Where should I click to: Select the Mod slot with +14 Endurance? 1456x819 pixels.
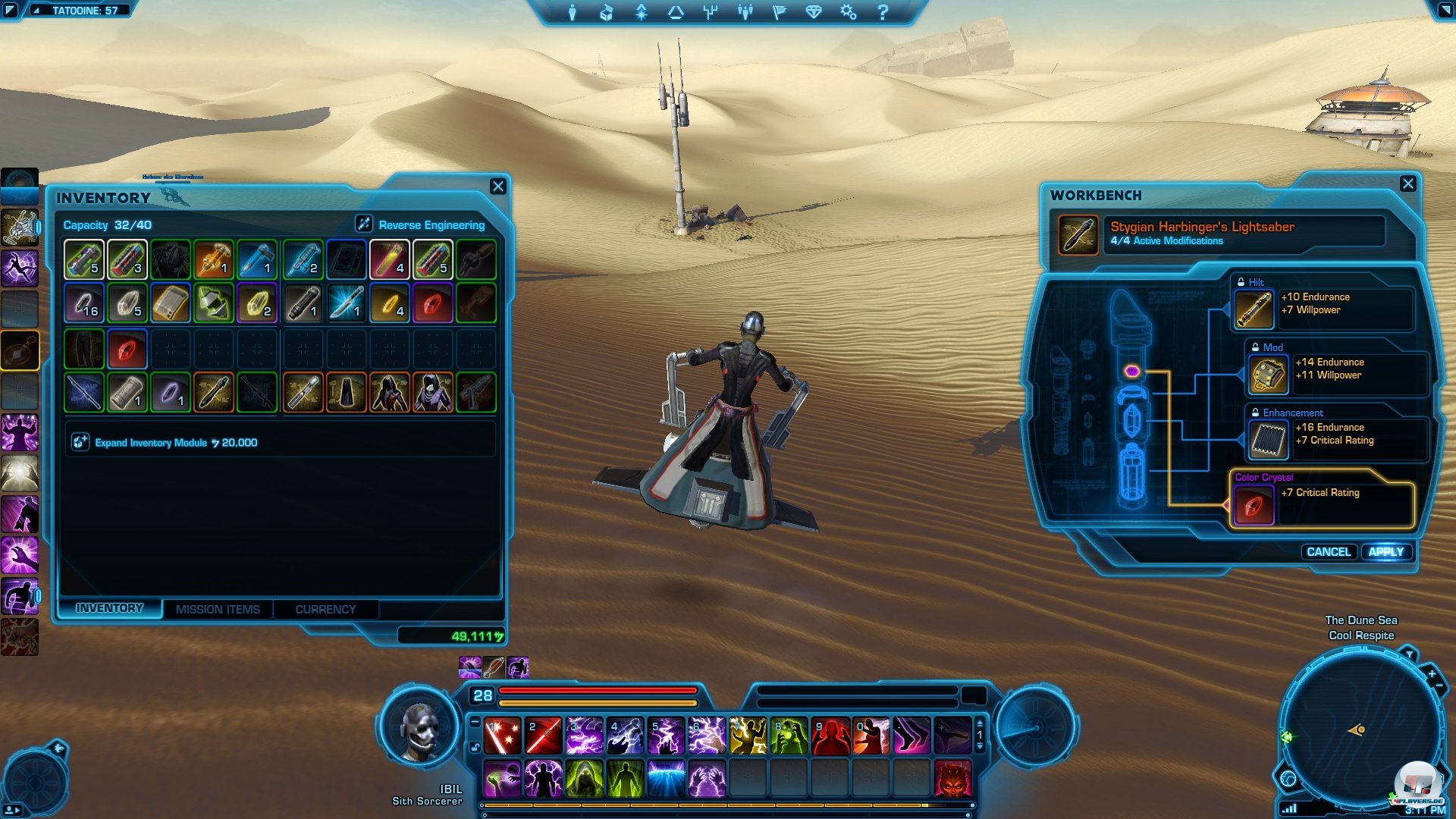tap(1268, 375)
